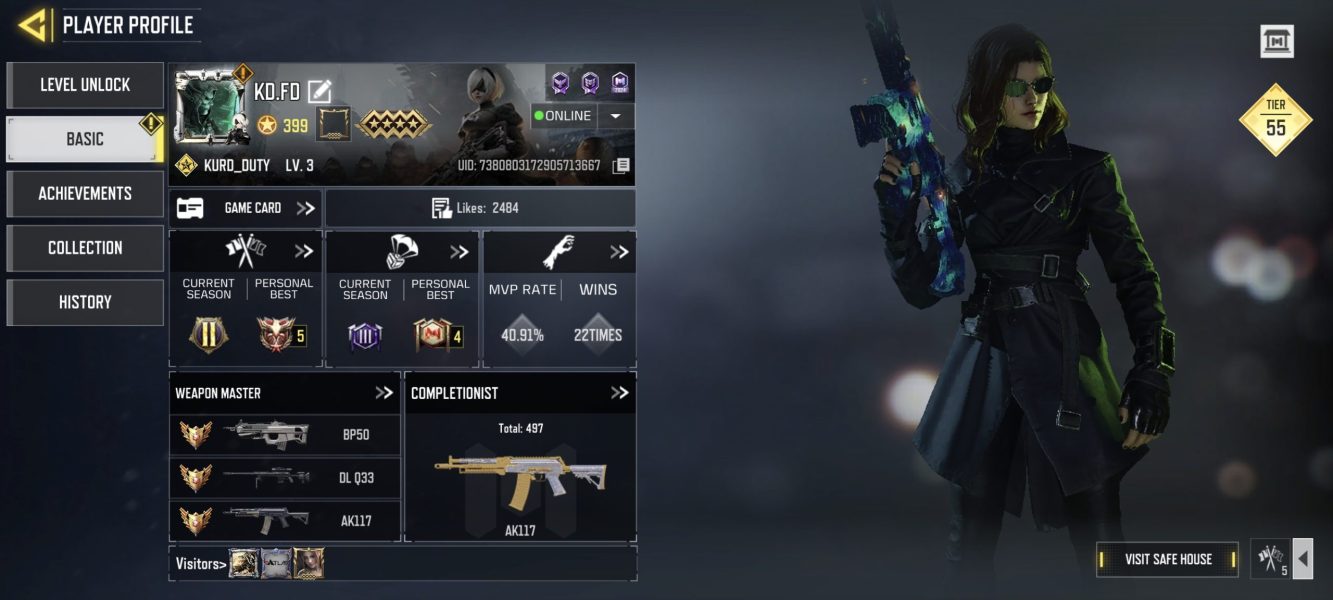The width and height of the screenshot is (1333, 600).
Task: Open the Tier 55 badge
Action: [x=1275, y=120]
